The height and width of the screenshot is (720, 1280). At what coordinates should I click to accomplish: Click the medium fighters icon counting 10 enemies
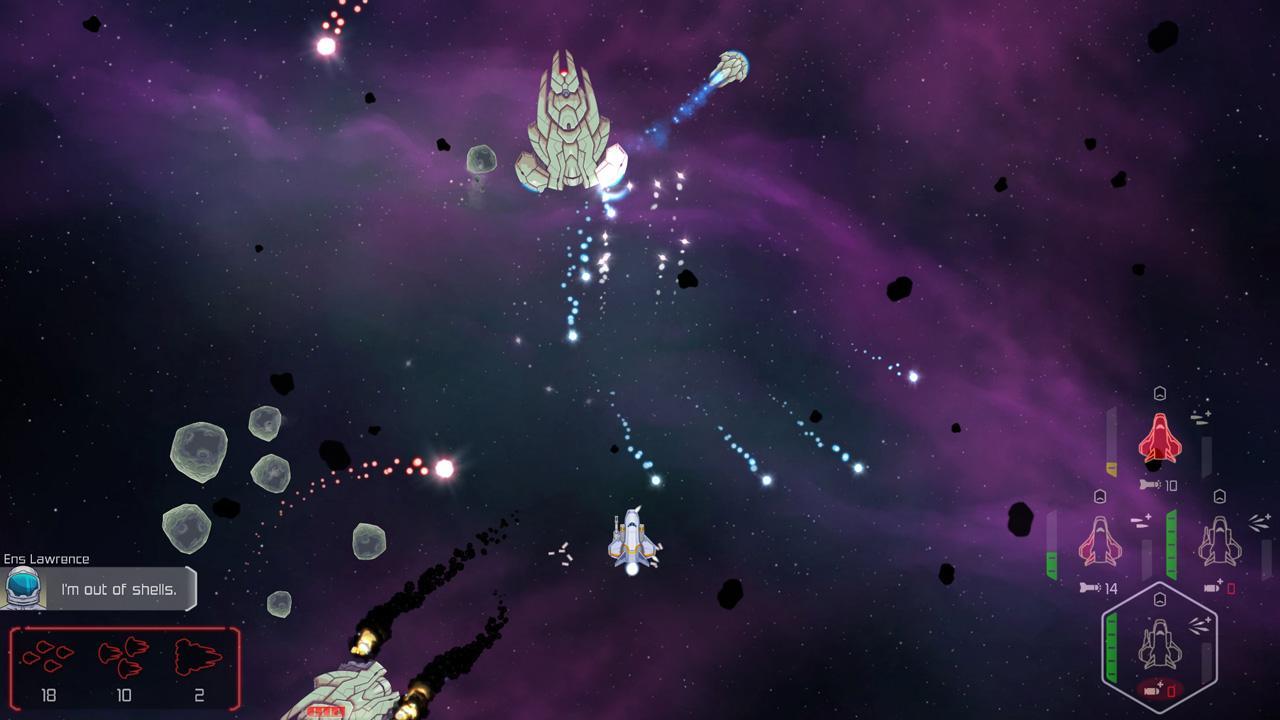click(x=124, y=657)
